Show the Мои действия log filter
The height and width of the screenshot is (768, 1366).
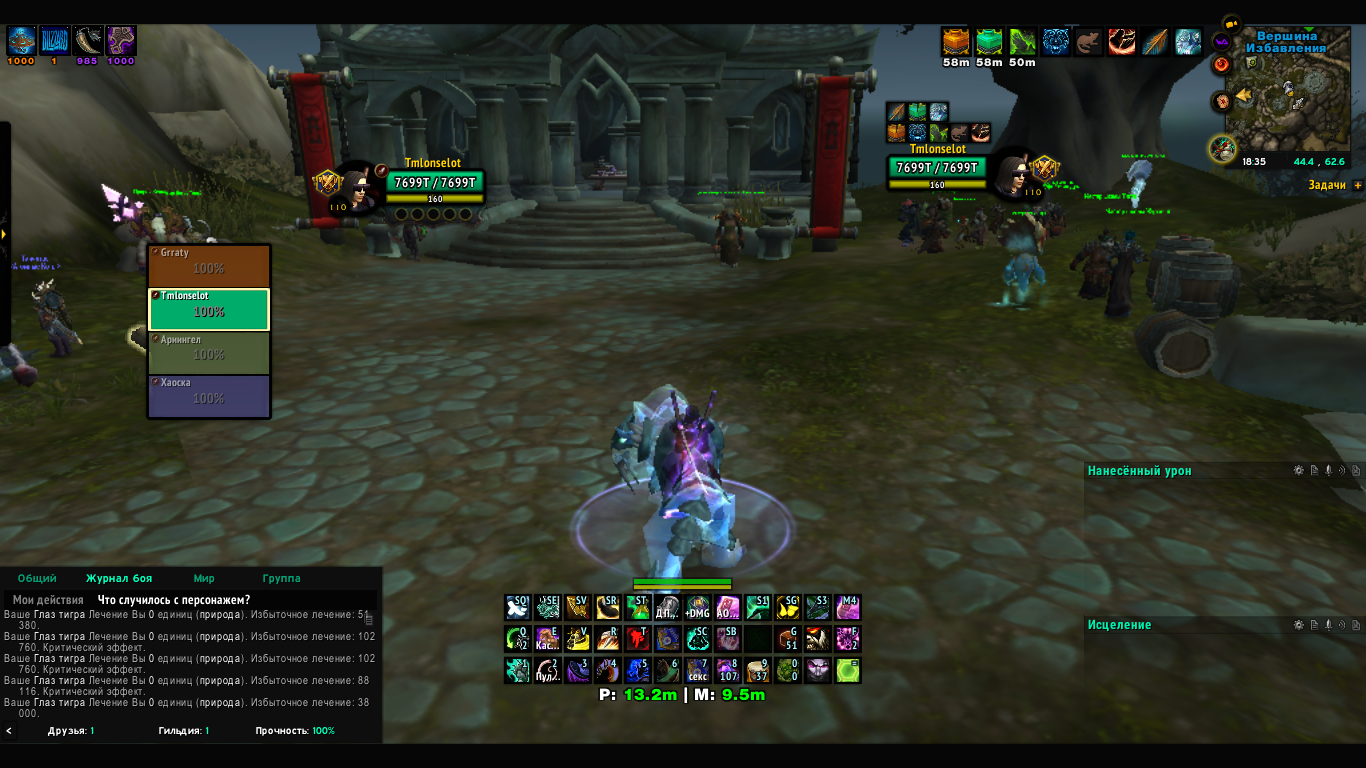point(48,600)
